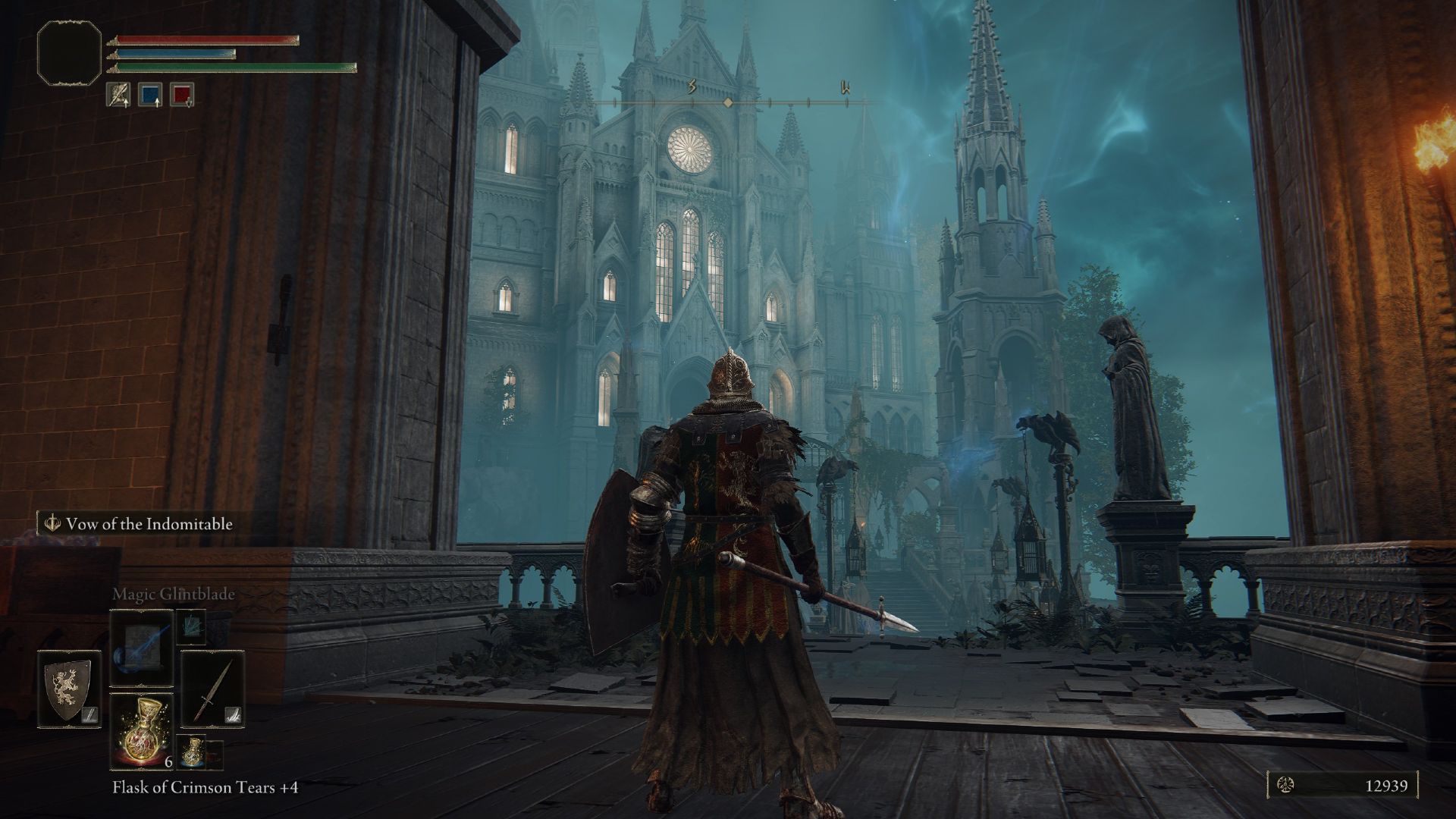Select the Magic Glintblade spell slot
Screen dimensions: 1456x819
pos(141,648)
